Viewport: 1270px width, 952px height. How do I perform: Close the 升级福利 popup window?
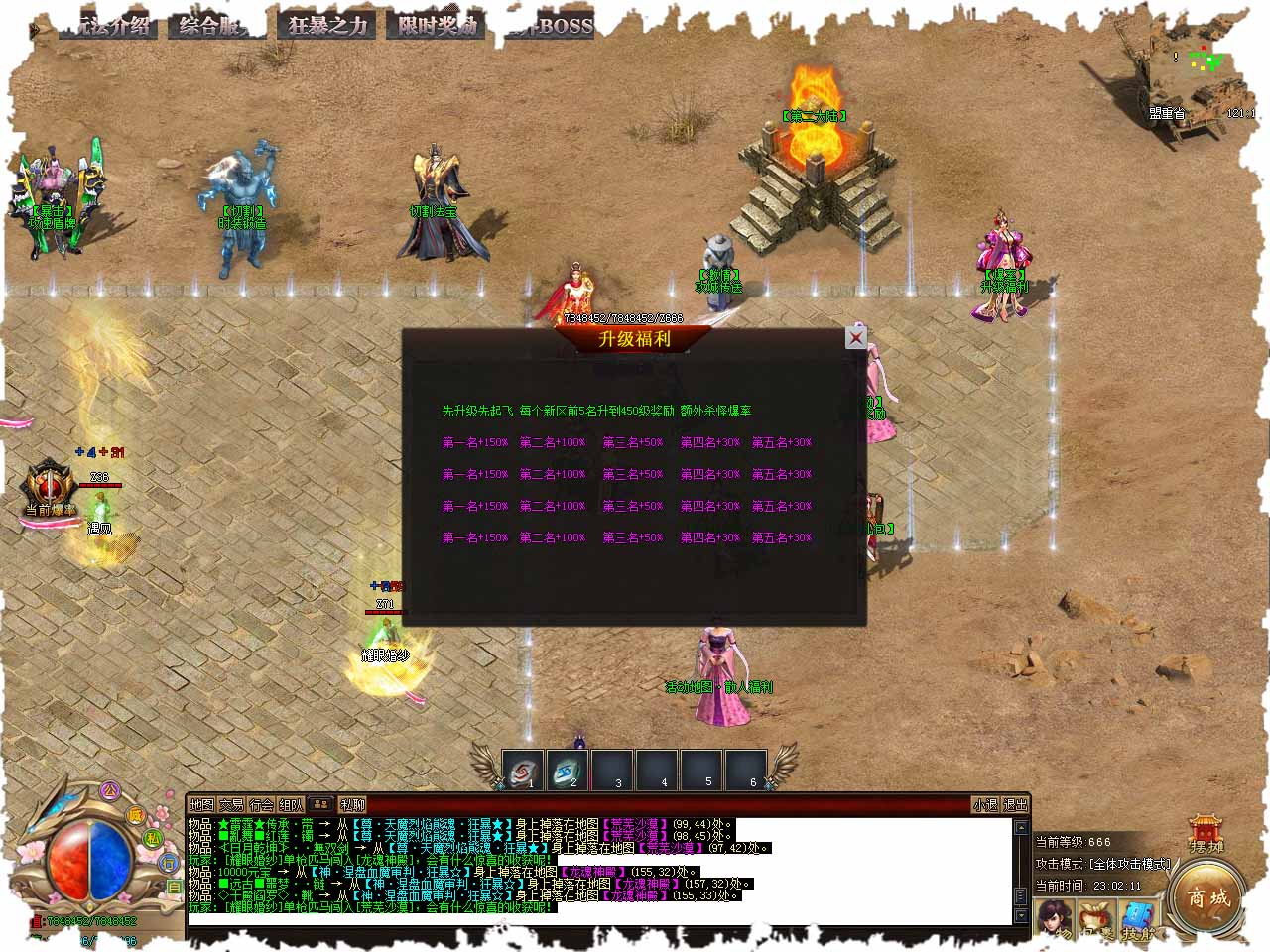(855, 338)
